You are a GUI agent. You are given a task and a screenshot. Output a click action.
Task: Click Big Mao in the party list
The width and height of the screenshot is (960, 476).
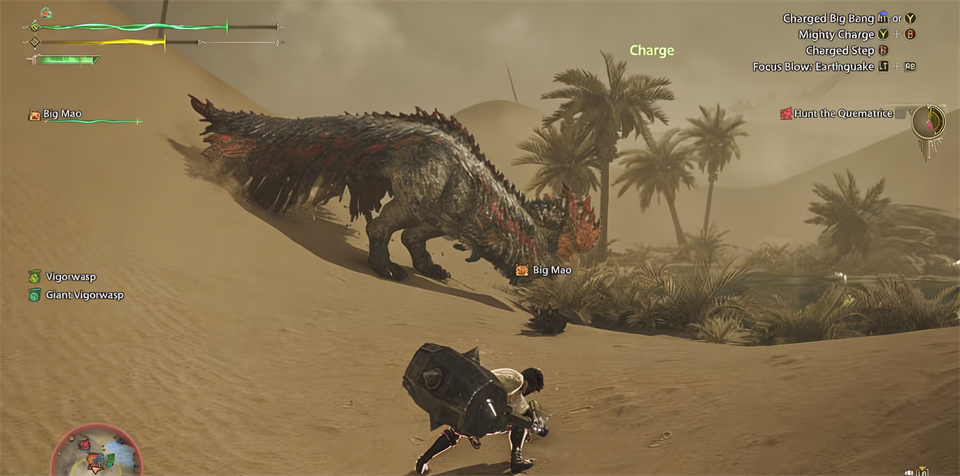62,115
